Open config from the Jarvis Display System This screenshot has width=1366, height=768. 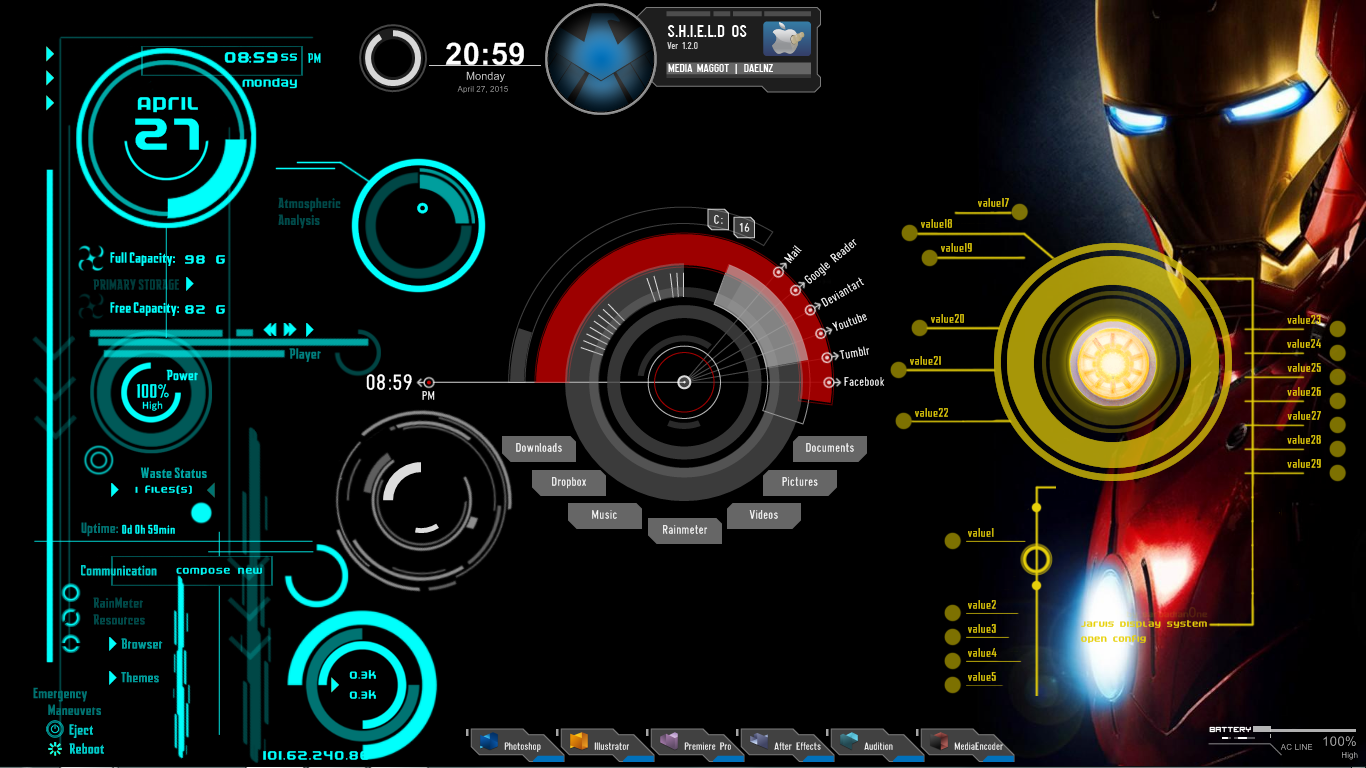[1113, 638]
